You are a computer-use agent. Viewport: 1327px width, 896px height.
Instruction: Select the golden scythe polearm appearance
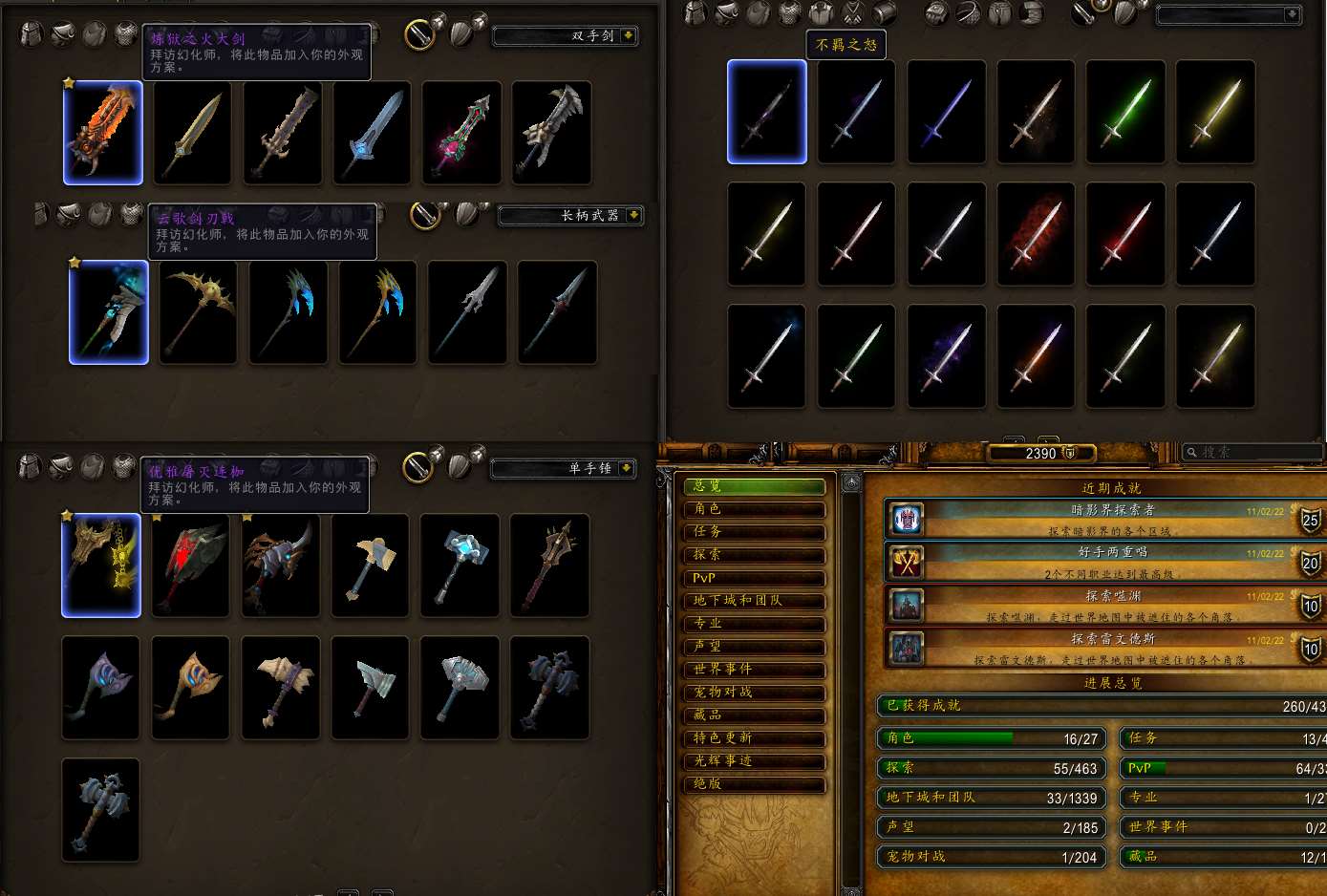198,312
